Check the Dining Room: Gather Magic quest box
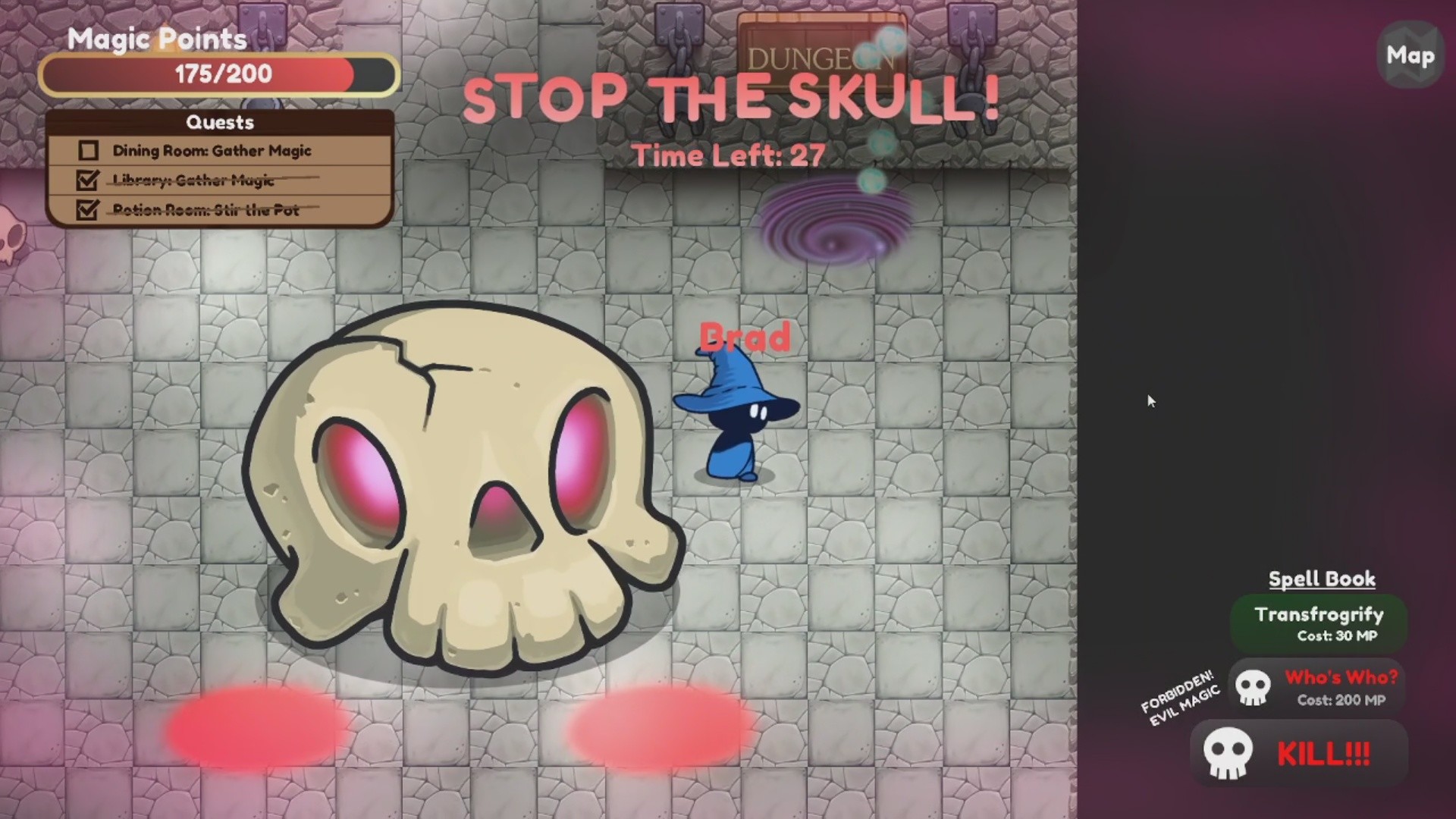 pyautogui.click(x=87, y=150)
